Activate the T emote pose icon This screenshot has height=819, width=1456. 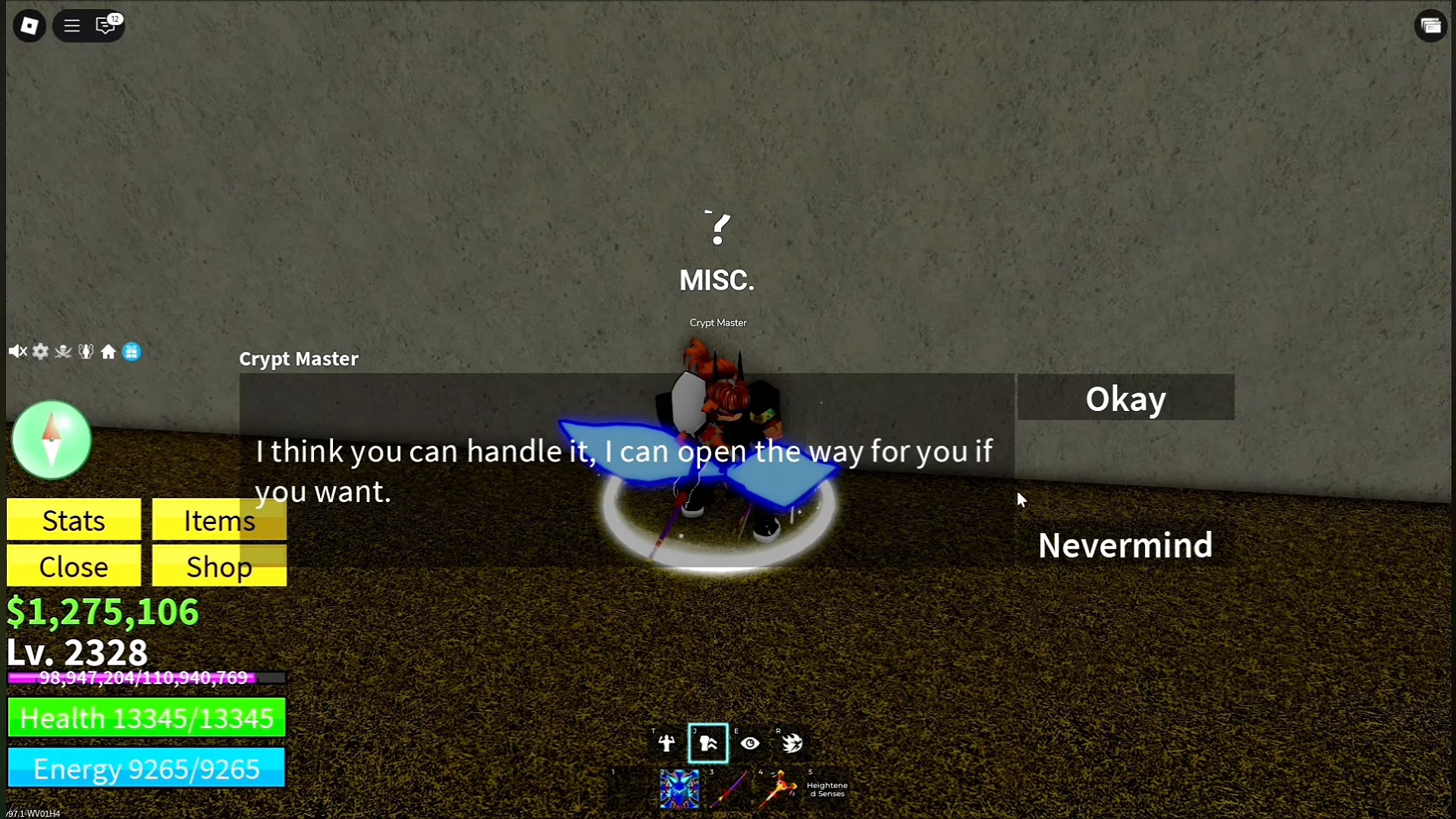point(666,743)
